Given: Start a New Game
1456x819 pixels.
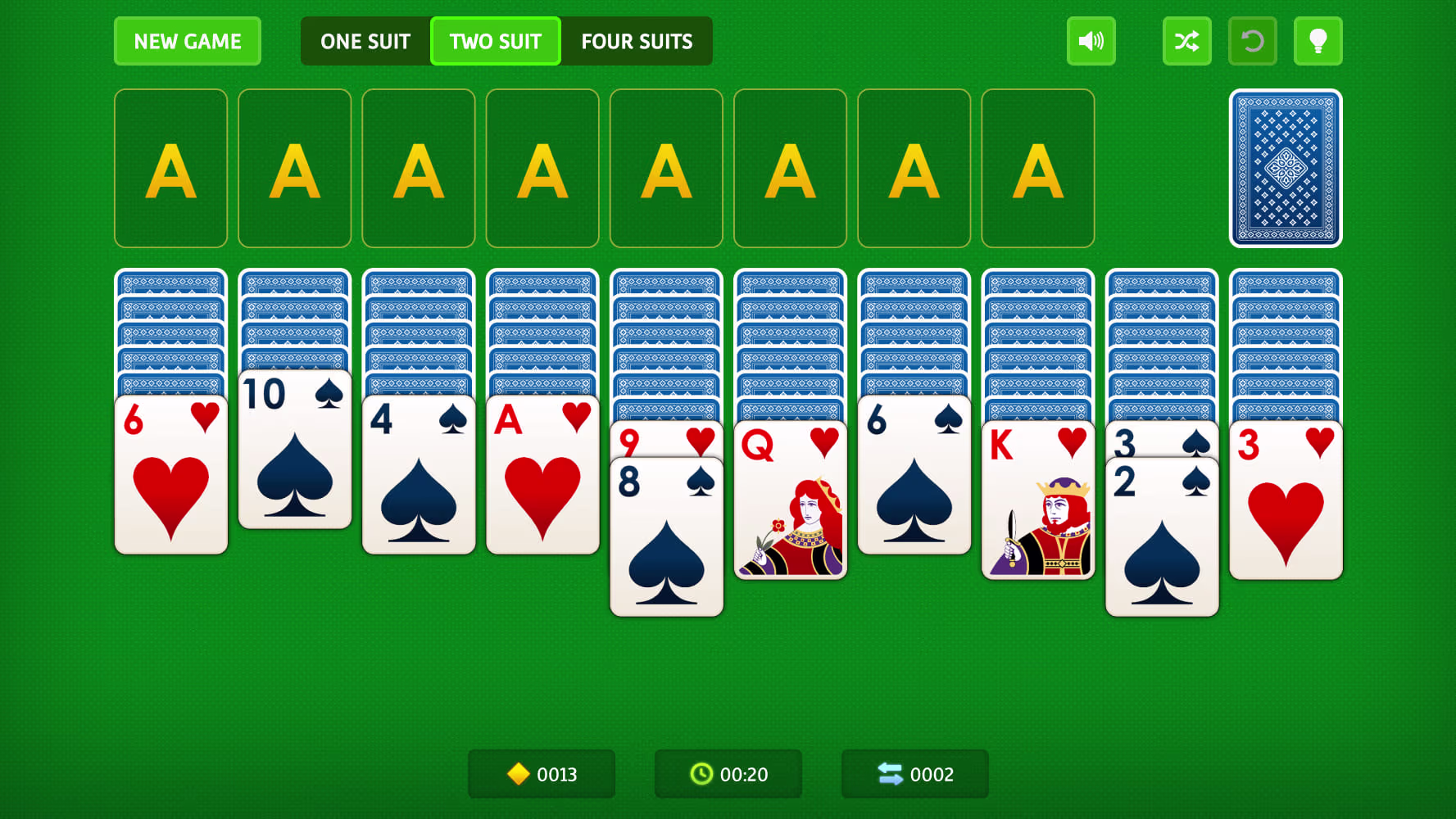Looking at the screenshot, I should [x=187, y=41].
